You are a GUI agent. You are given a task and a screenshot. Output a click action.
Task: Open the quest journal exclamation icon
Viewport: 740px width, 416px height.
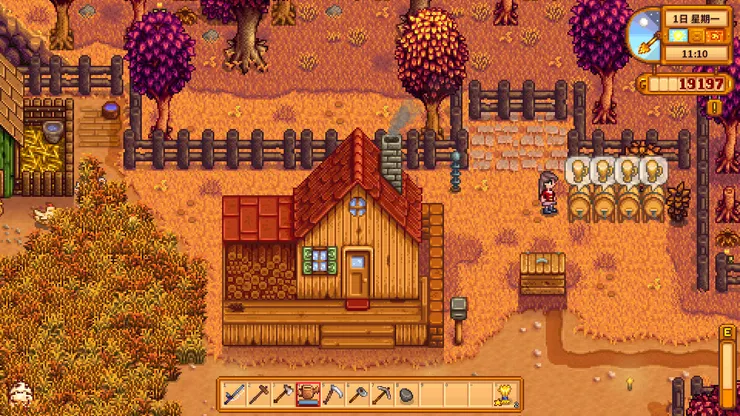tap(714, 107)
